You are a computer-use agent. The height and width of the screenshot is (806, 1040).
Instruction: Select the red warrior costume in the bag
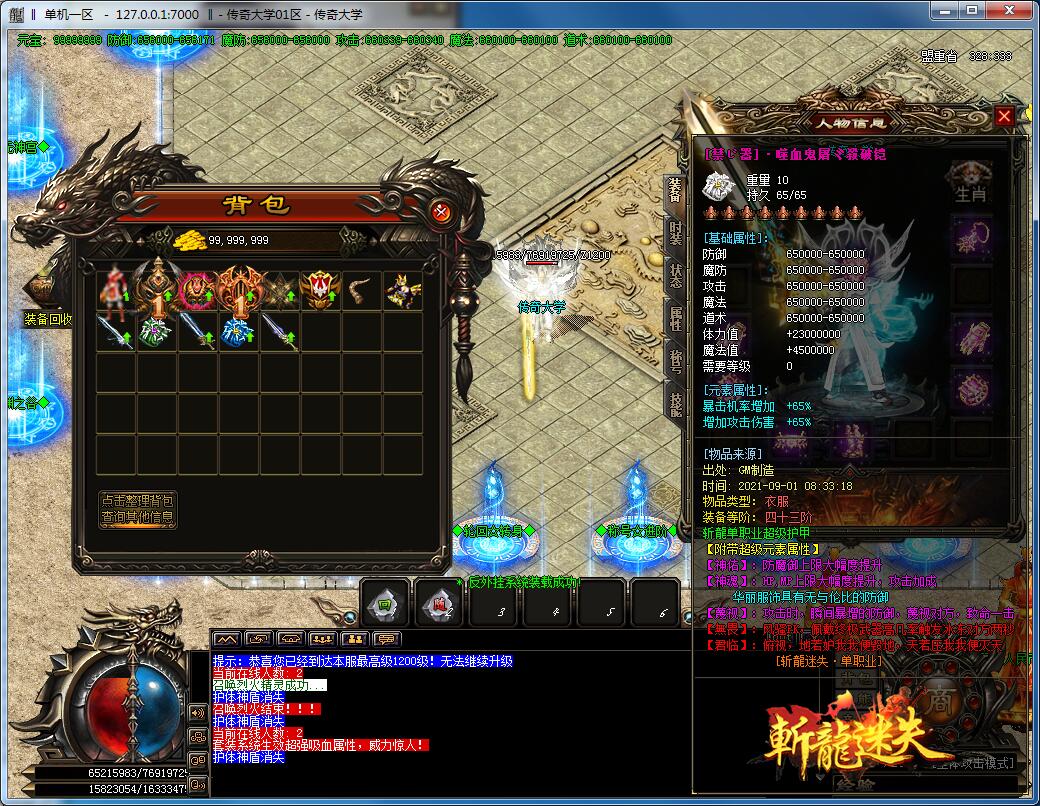pos(116,290)
